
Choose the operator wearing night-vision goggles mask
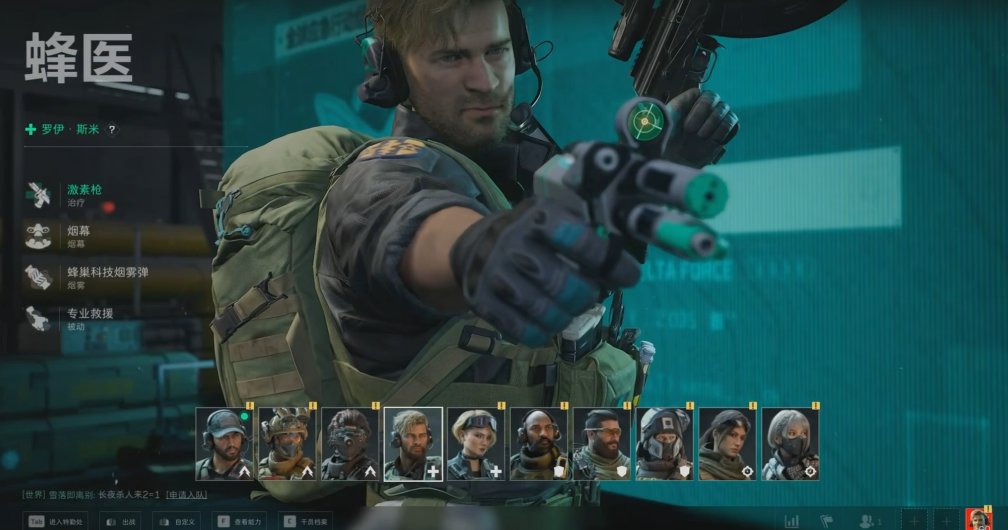350,444
